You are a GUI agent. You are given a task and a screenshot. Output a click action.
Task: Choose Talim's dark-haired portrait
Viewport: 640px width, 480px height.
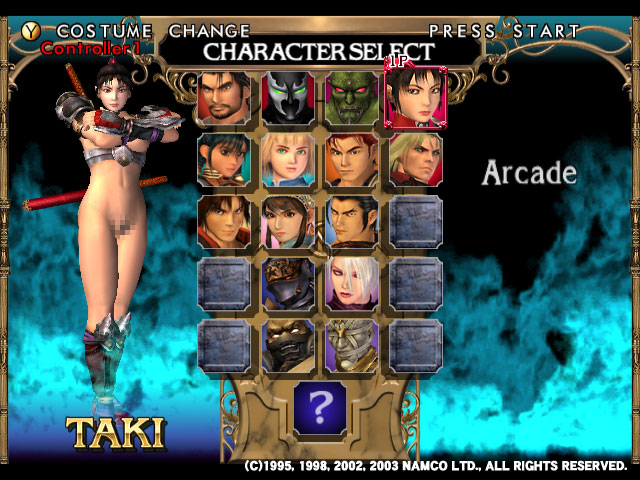225,159
